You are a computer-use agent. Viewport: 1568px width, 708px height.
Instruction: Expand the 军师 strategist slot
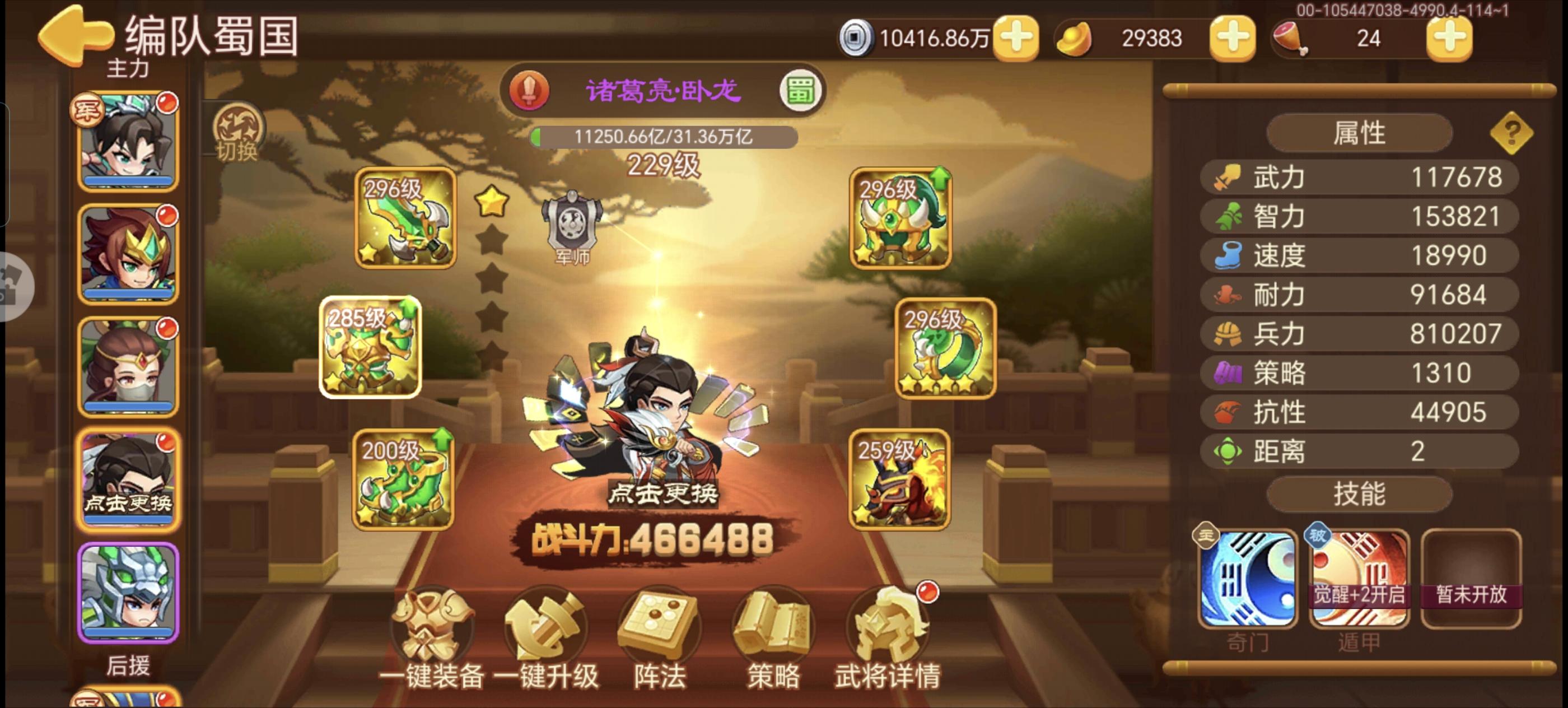(571, 229)
